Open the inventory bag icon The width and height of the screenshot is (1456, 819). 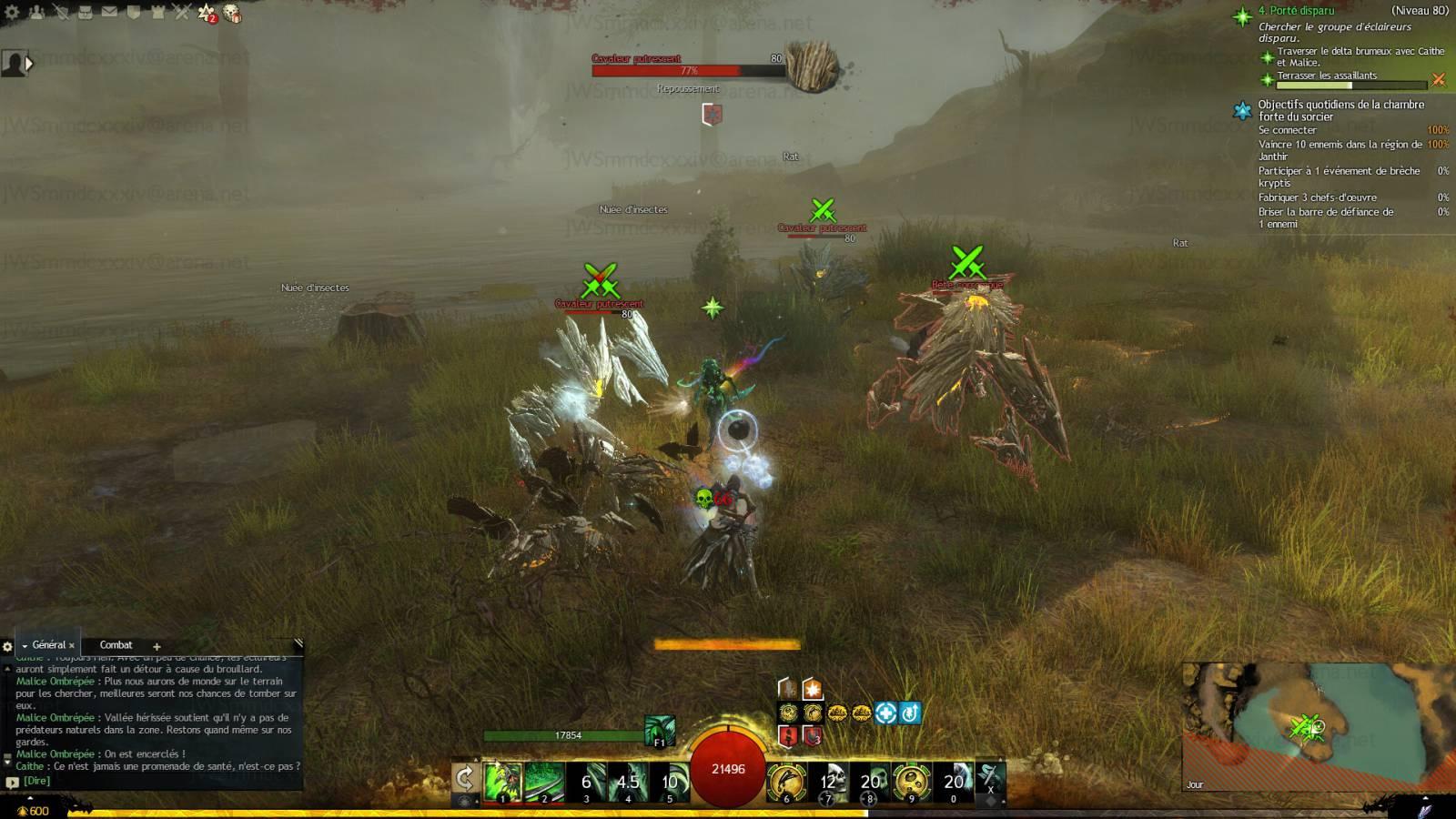coord(86,12)
